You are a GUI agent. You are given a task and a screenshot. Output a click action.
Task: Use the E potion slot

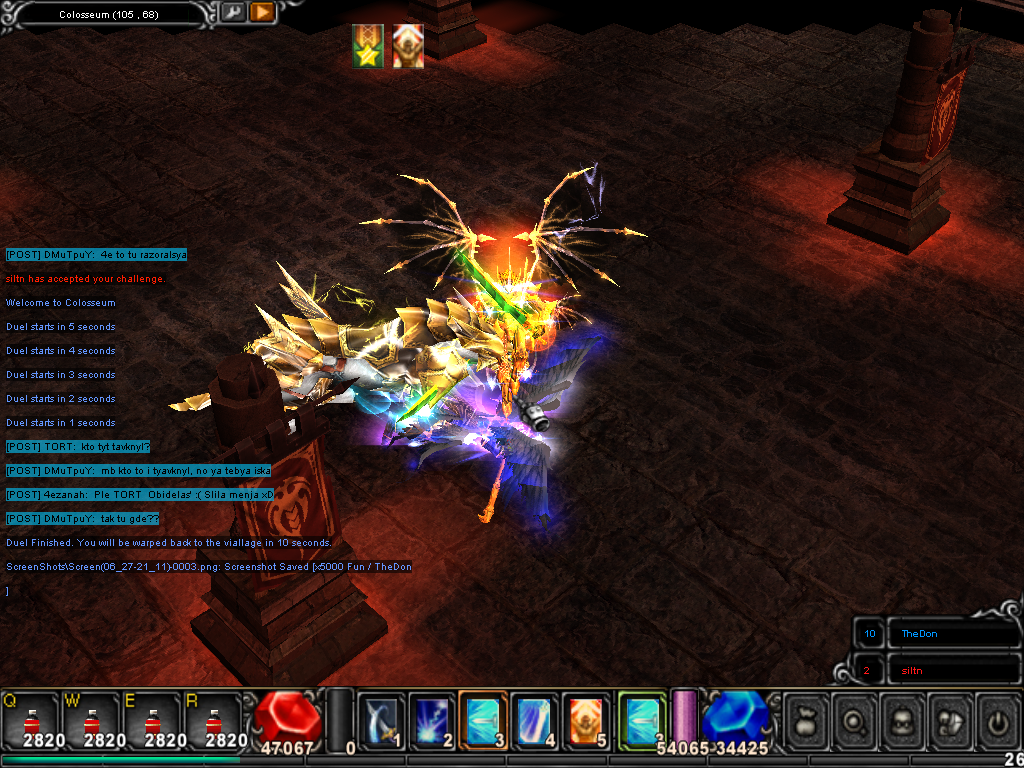pos(153,720)
